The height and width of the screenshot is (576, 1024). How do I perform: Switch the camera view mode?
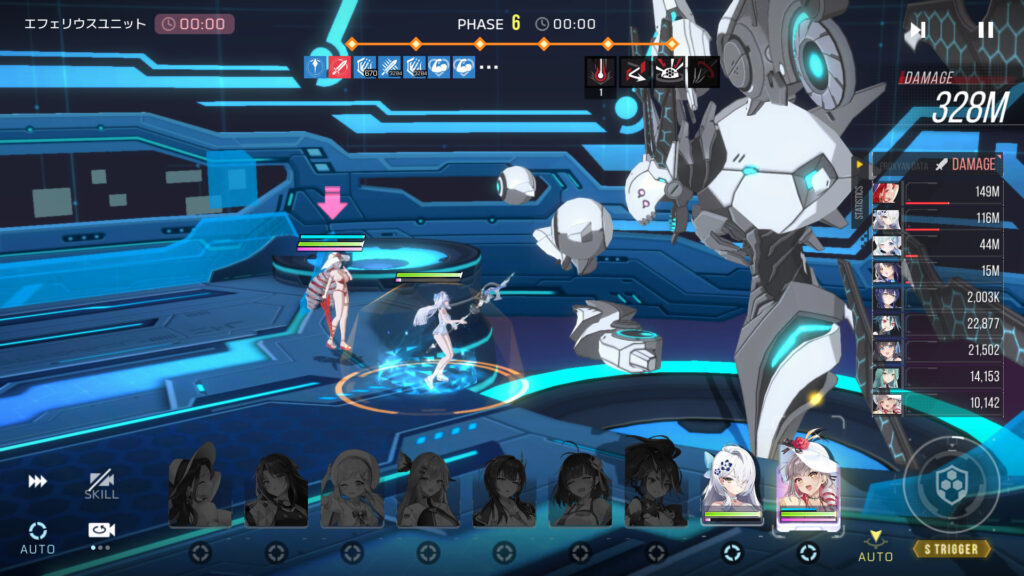pos(100,534)
